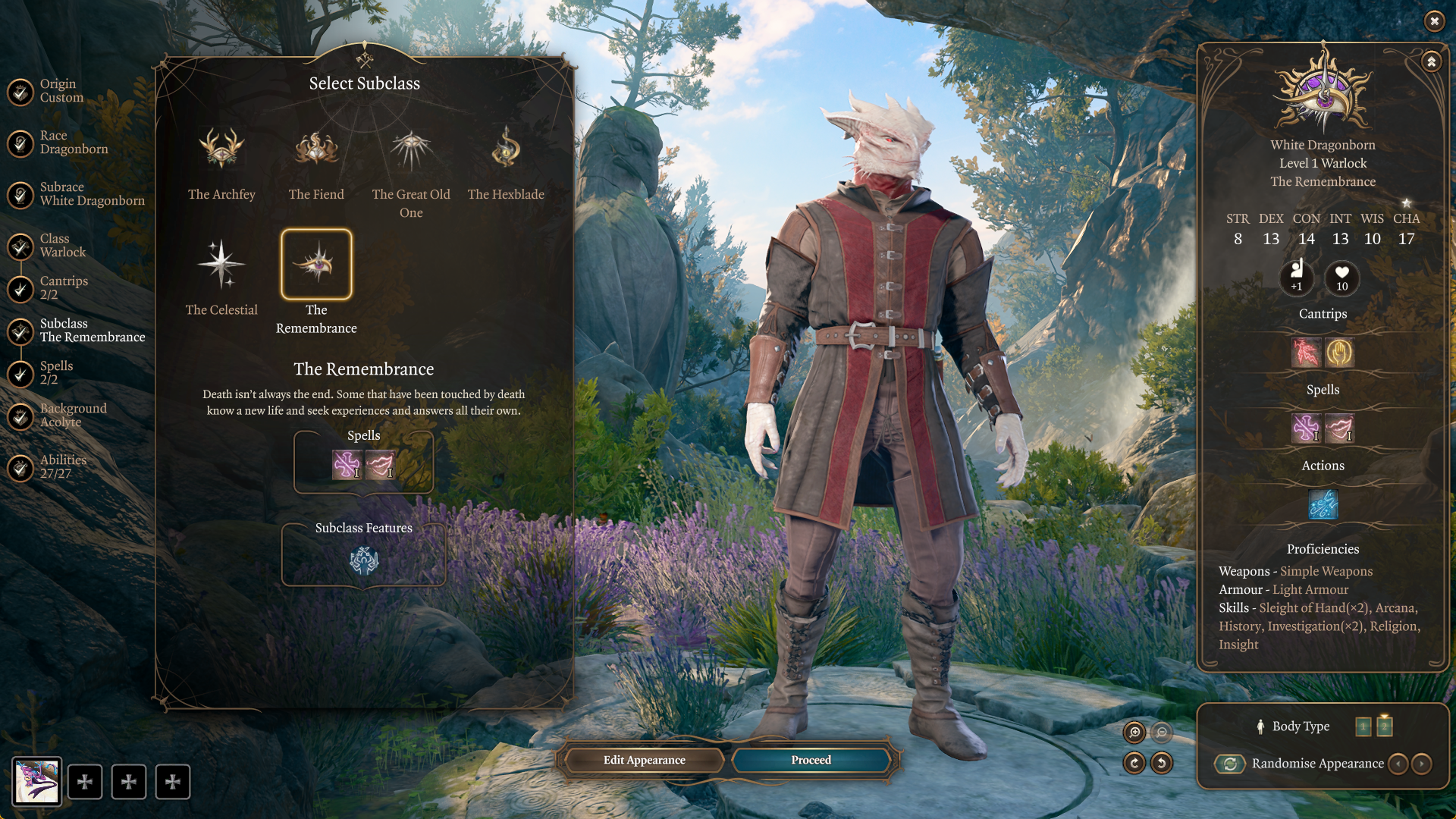1456x819 pixels.
Task: Click the blue Actions icon in summary panel
Action: 1322,505
